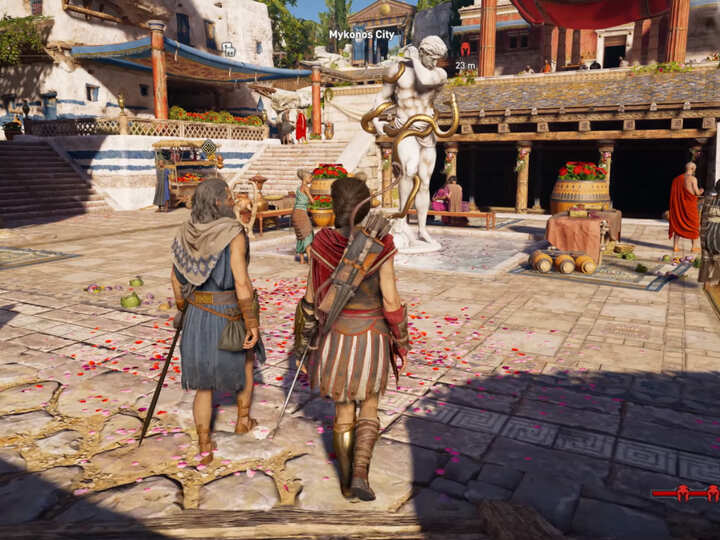Screen dimensions: 720x540
Task: Select the red bounty meter
Action: (685, 492)
